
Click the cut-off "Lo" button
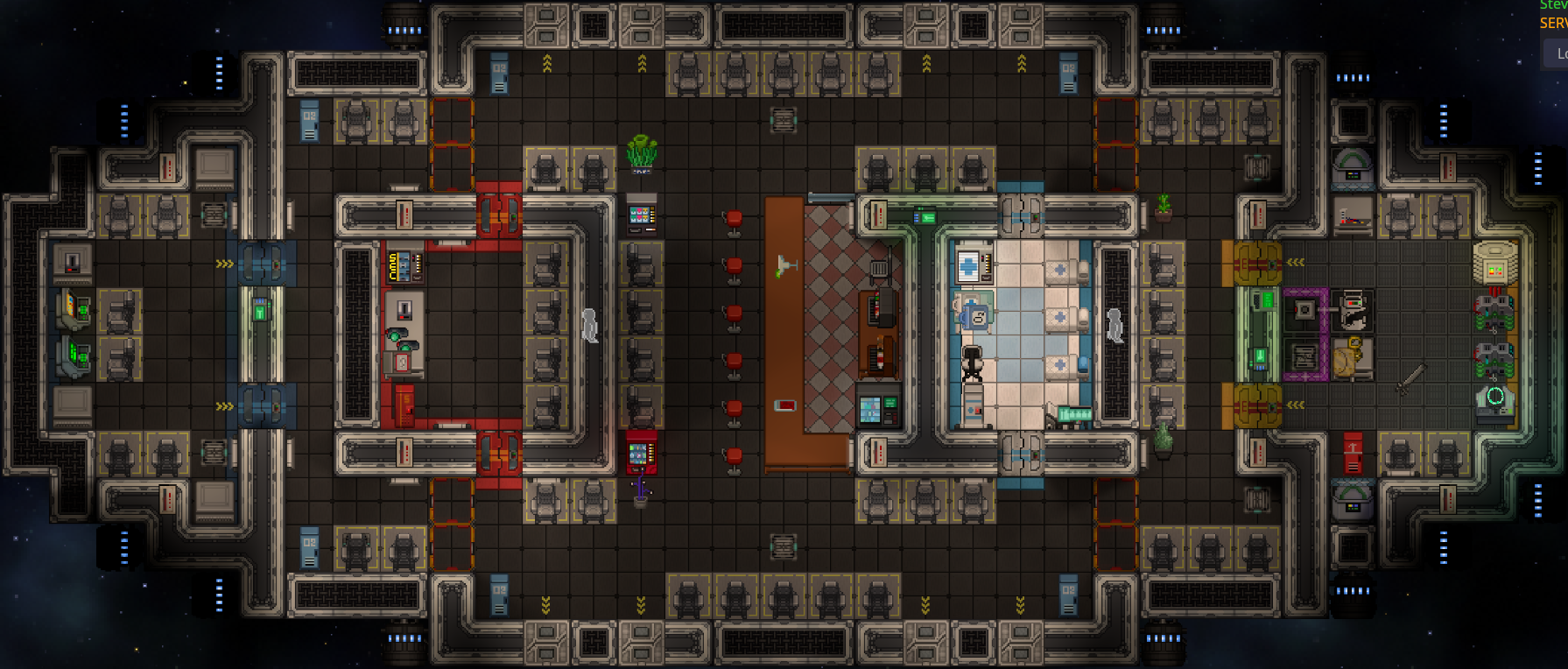[1557, 53]
